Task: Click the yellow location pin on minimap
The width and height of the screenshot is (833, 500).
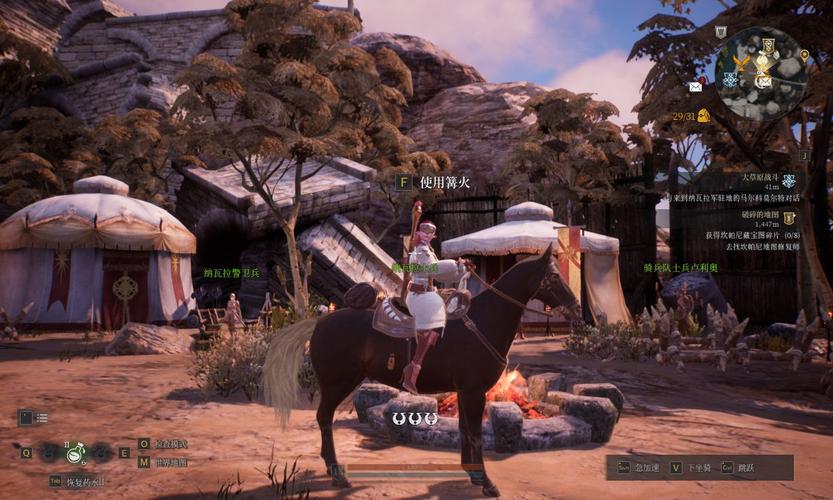Action: coord(804,56)
